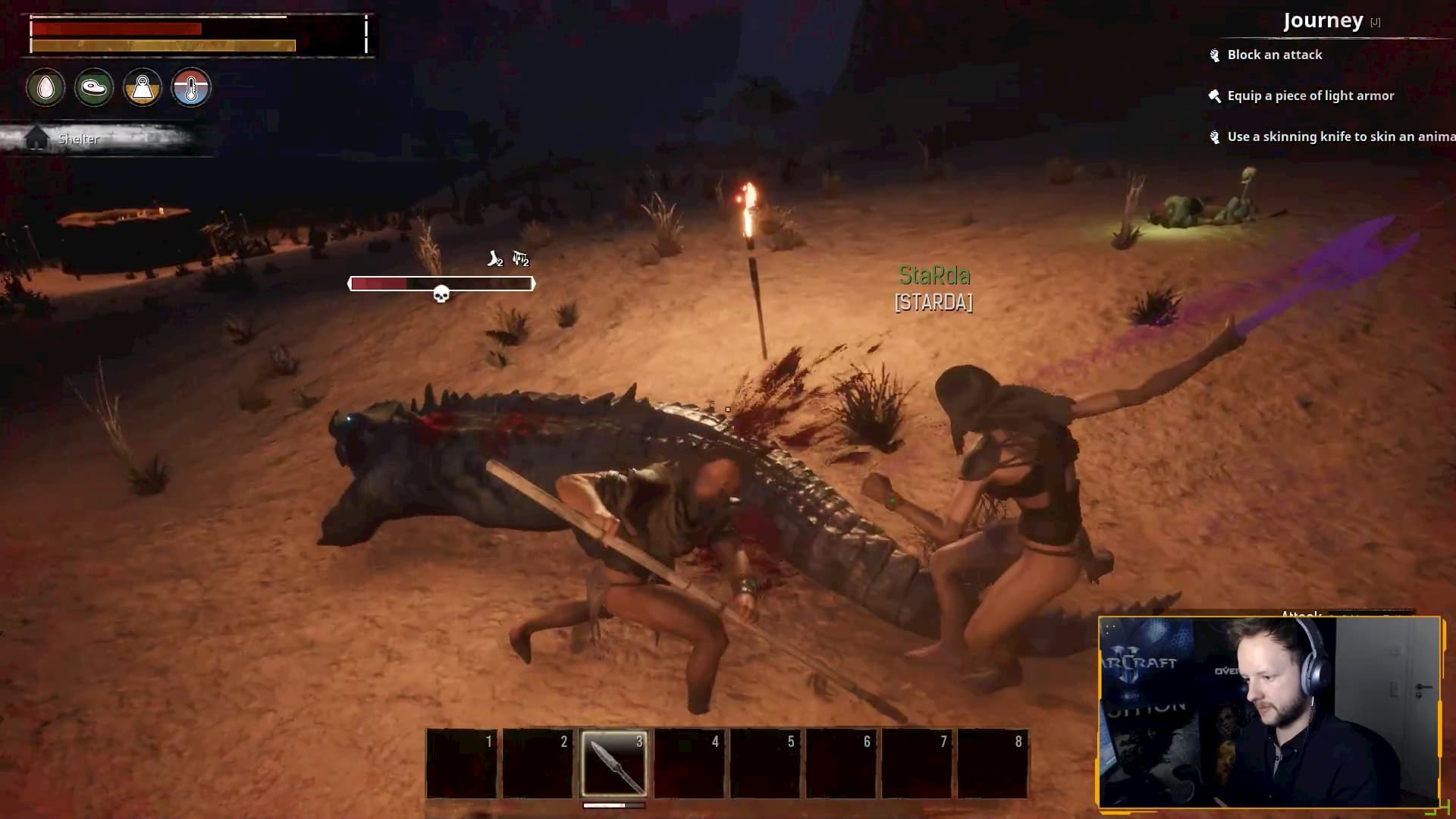The height and width of the screenshot is (819, 1456).
Task: Click the Shelter status indicator
Action: point(79,139)
